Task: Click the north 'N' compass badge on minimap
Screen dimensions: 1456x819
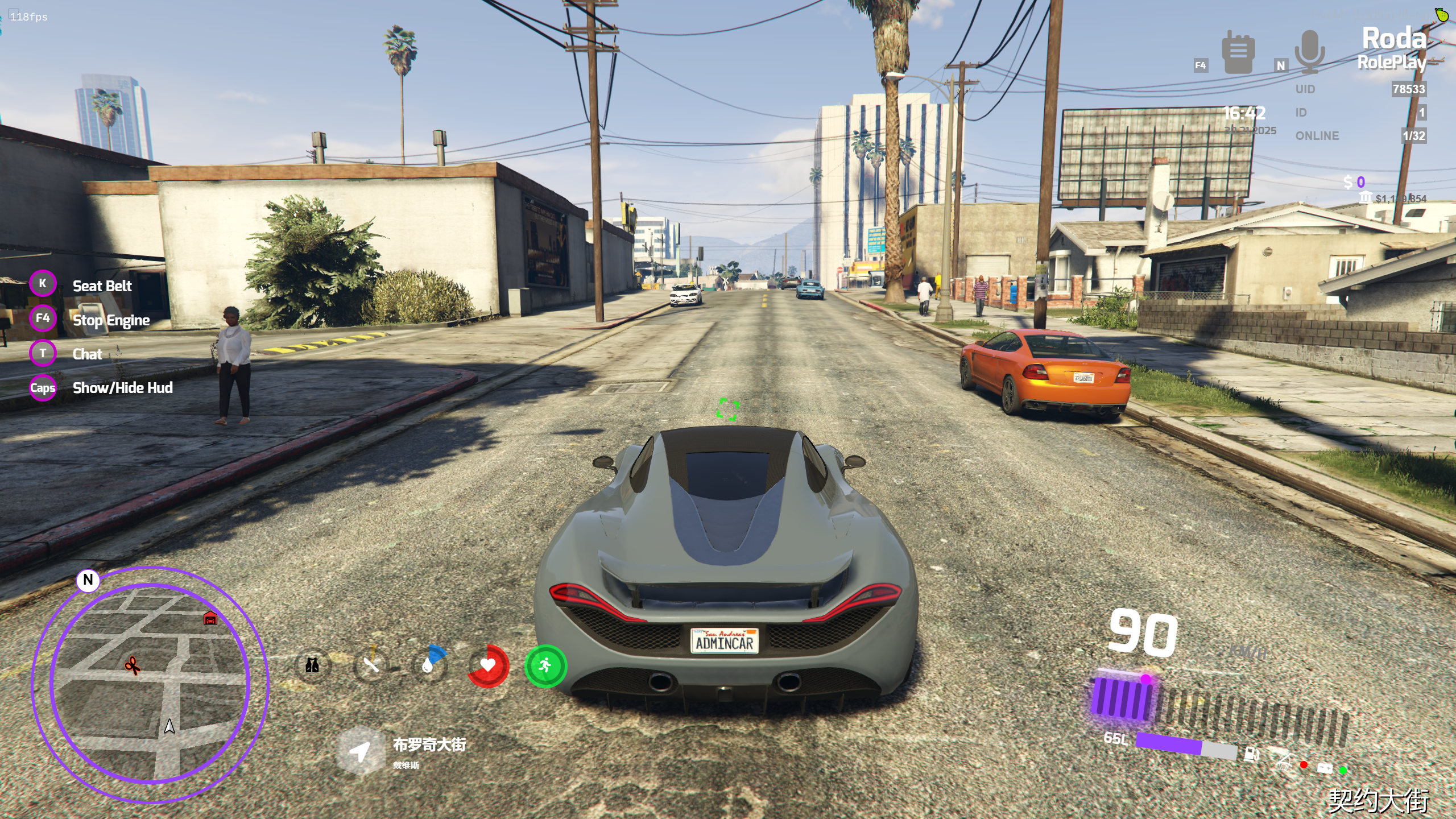Action: (88, 580)
